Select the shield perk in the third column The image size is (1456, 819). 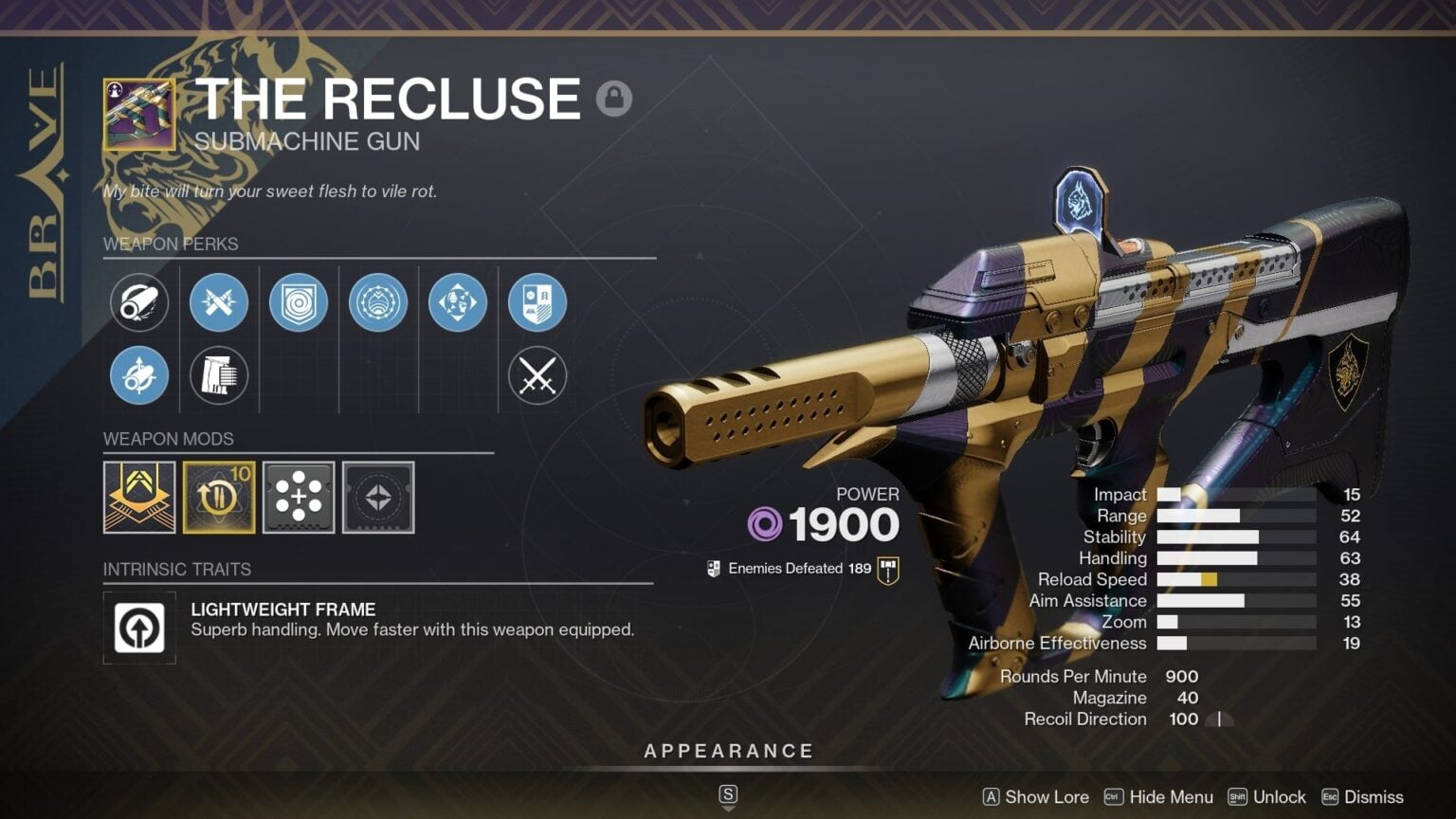point(299,302)
